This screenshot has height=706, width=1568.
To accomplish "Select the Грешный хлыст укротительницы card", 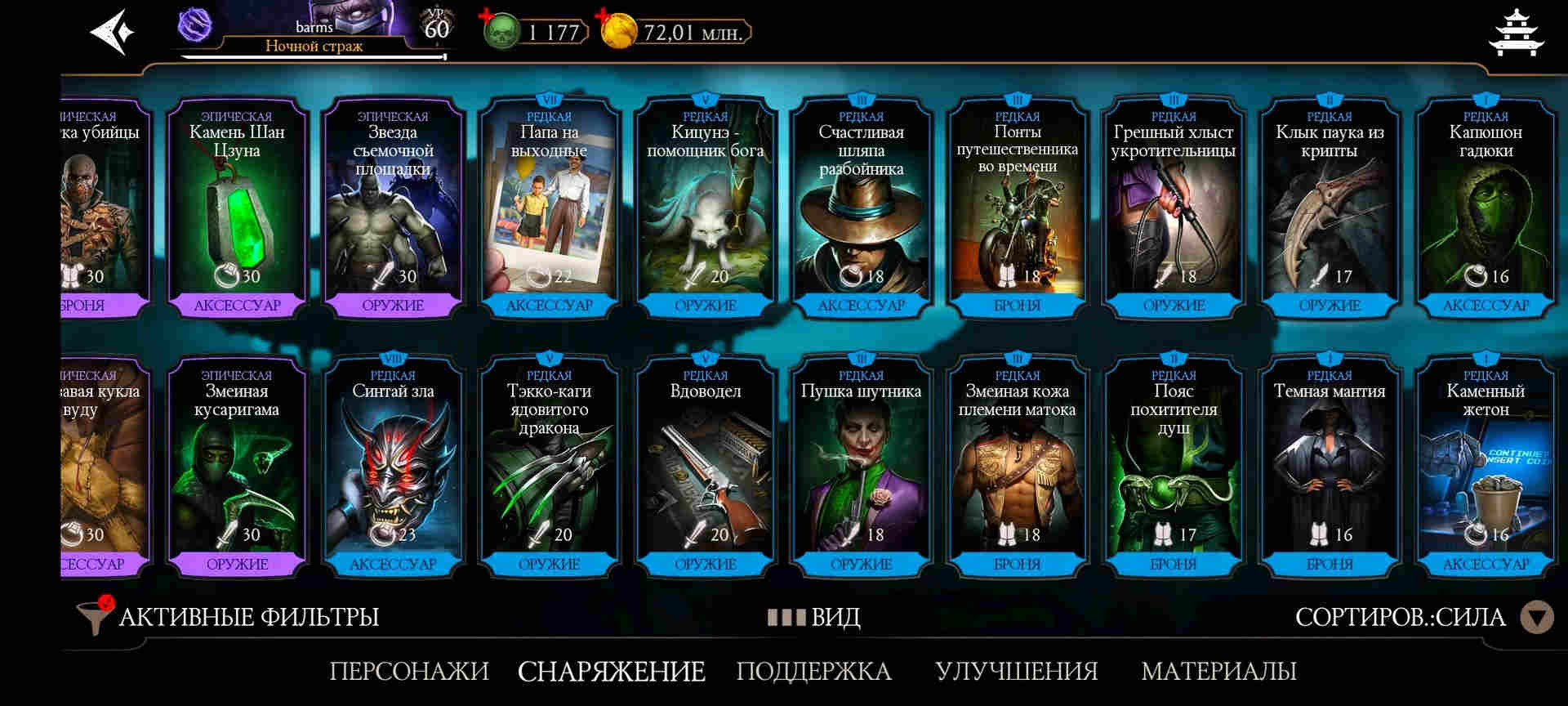I will click(1173, 210).
